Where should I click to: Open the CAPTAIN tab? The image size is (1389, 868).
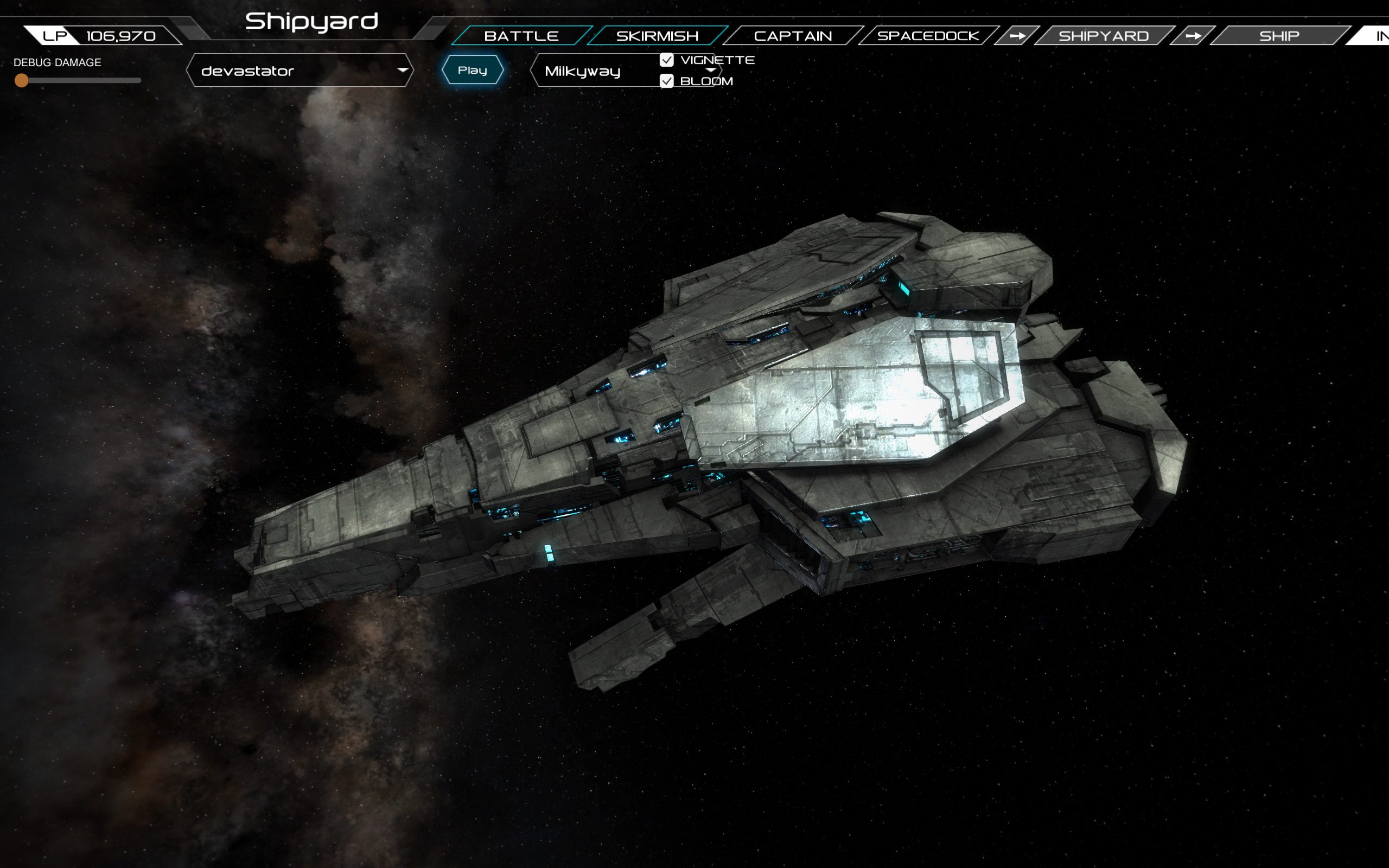(x=793, y=35)
